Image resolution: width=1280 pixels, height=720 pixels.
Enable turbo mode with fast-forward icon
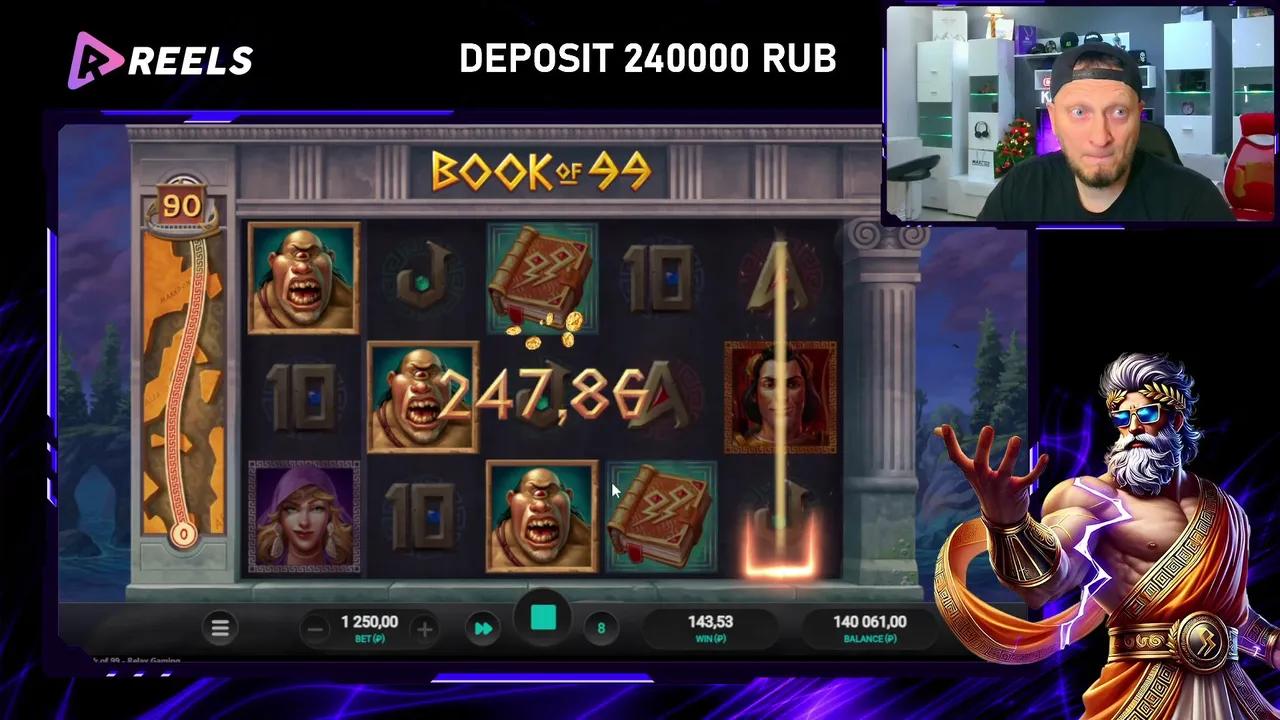(483, 628)
